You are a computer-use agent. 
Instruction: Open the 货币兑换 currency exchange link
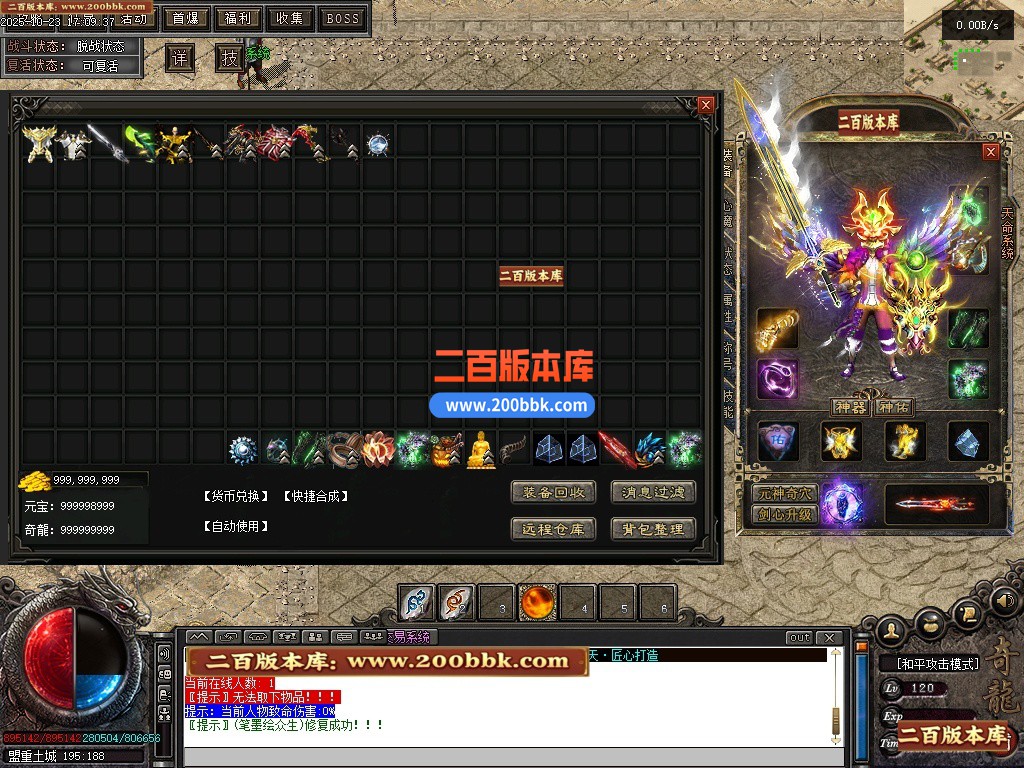(236, 496)
